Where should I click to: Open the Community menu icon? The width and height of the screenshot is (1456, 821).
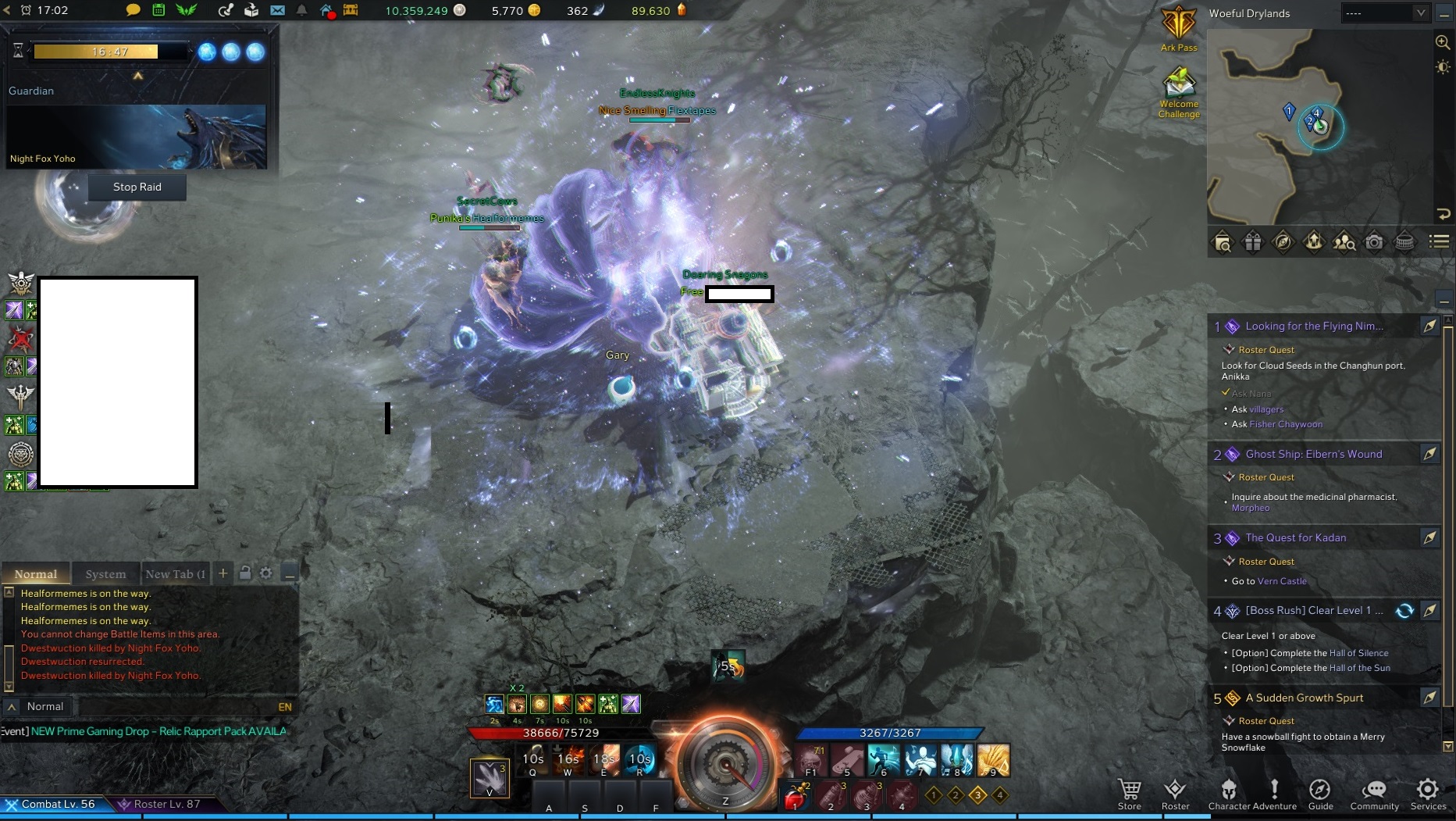[1375, 791]
